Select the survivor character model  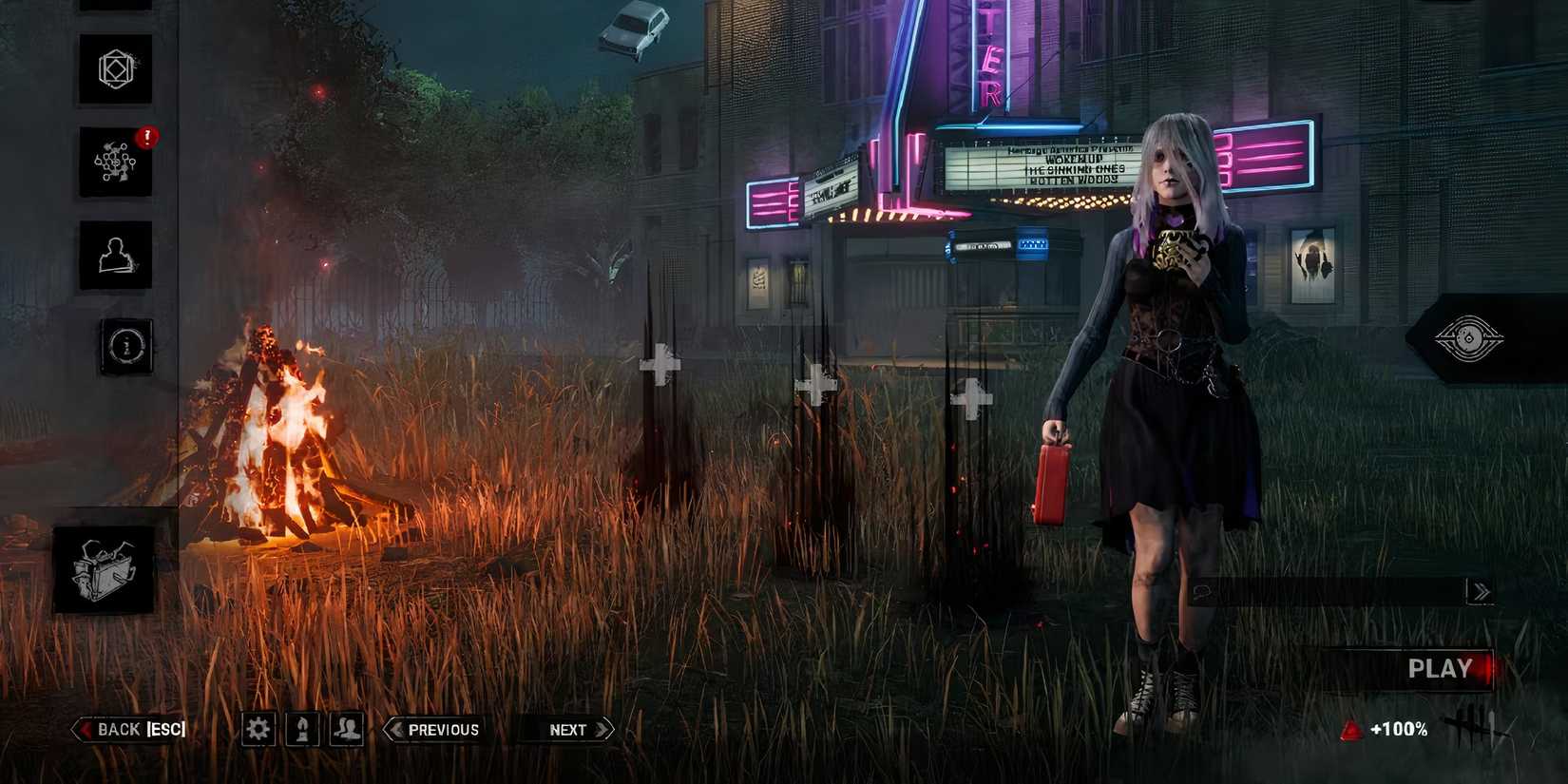pyautogui.click(x=1169, y=380)
